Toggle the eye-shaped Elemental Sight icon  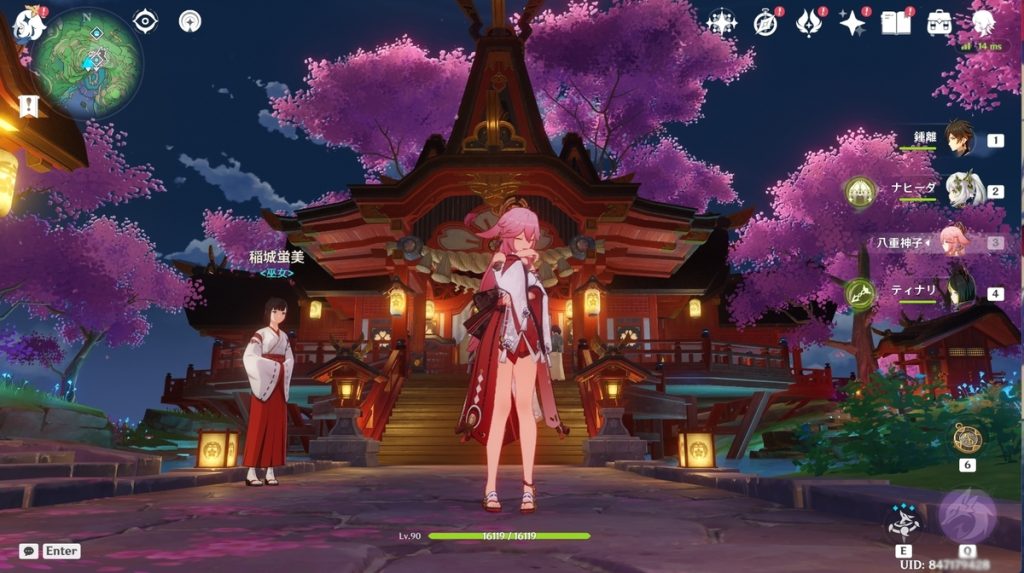click(146, 21)
